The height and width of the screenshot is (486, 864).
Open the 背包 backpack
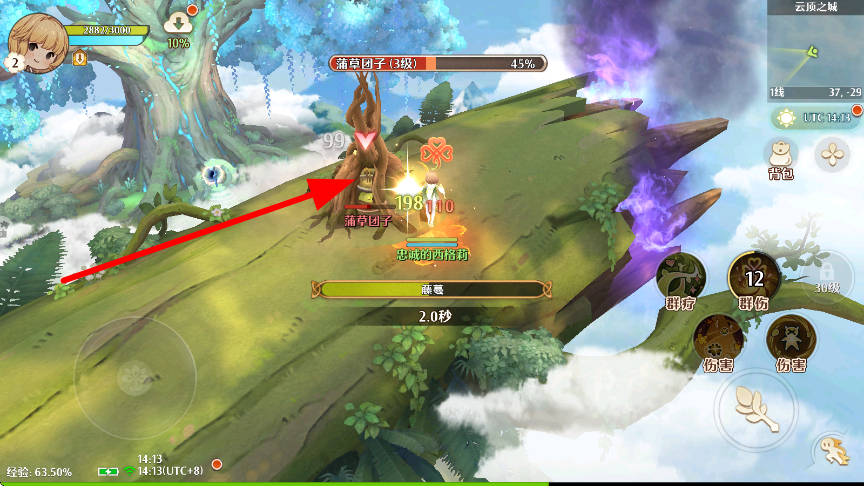tap(780, 155)
